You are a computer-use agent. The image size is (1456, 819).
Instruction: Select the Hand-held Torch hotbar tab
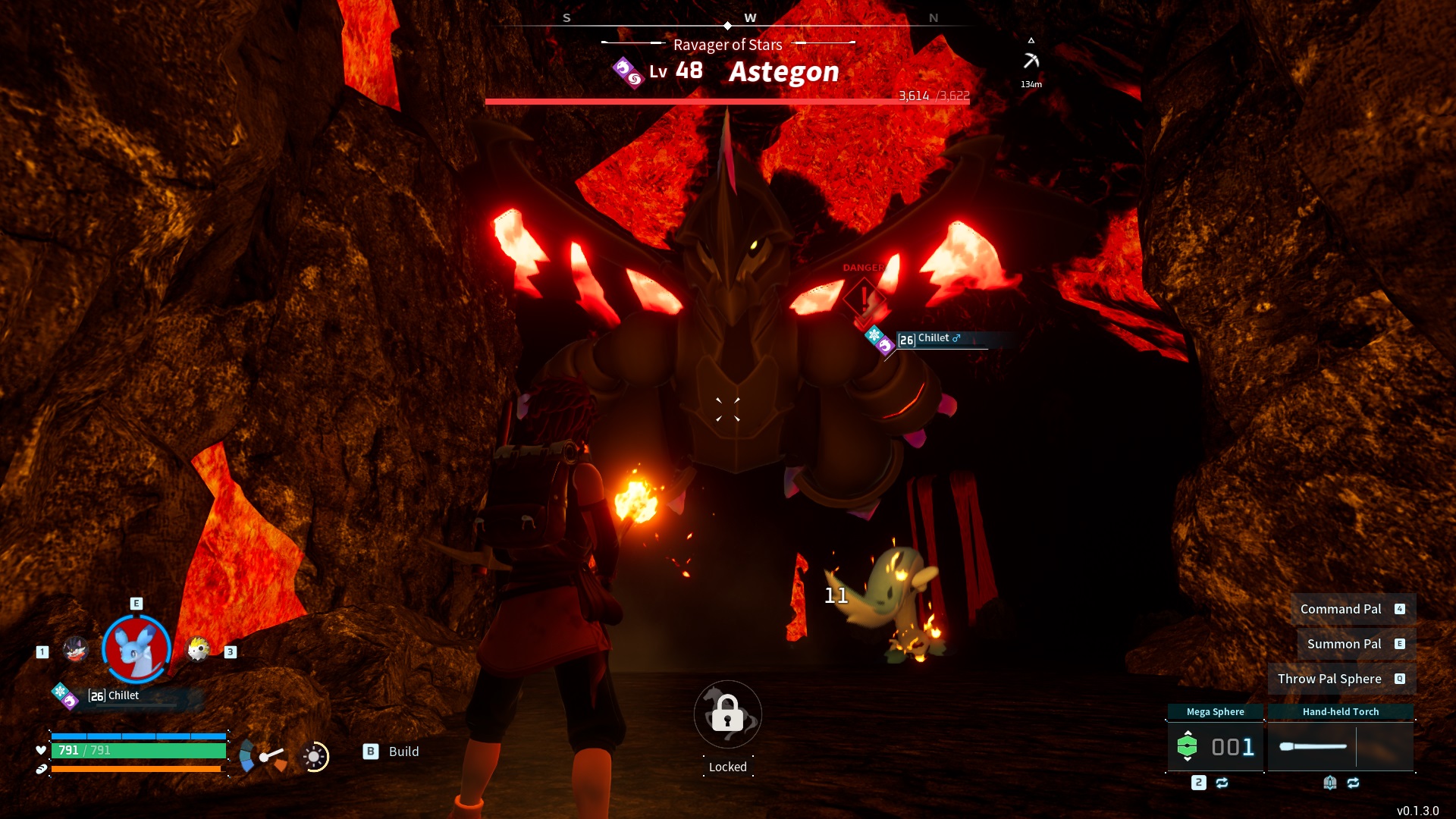(x=1341, y=711)
